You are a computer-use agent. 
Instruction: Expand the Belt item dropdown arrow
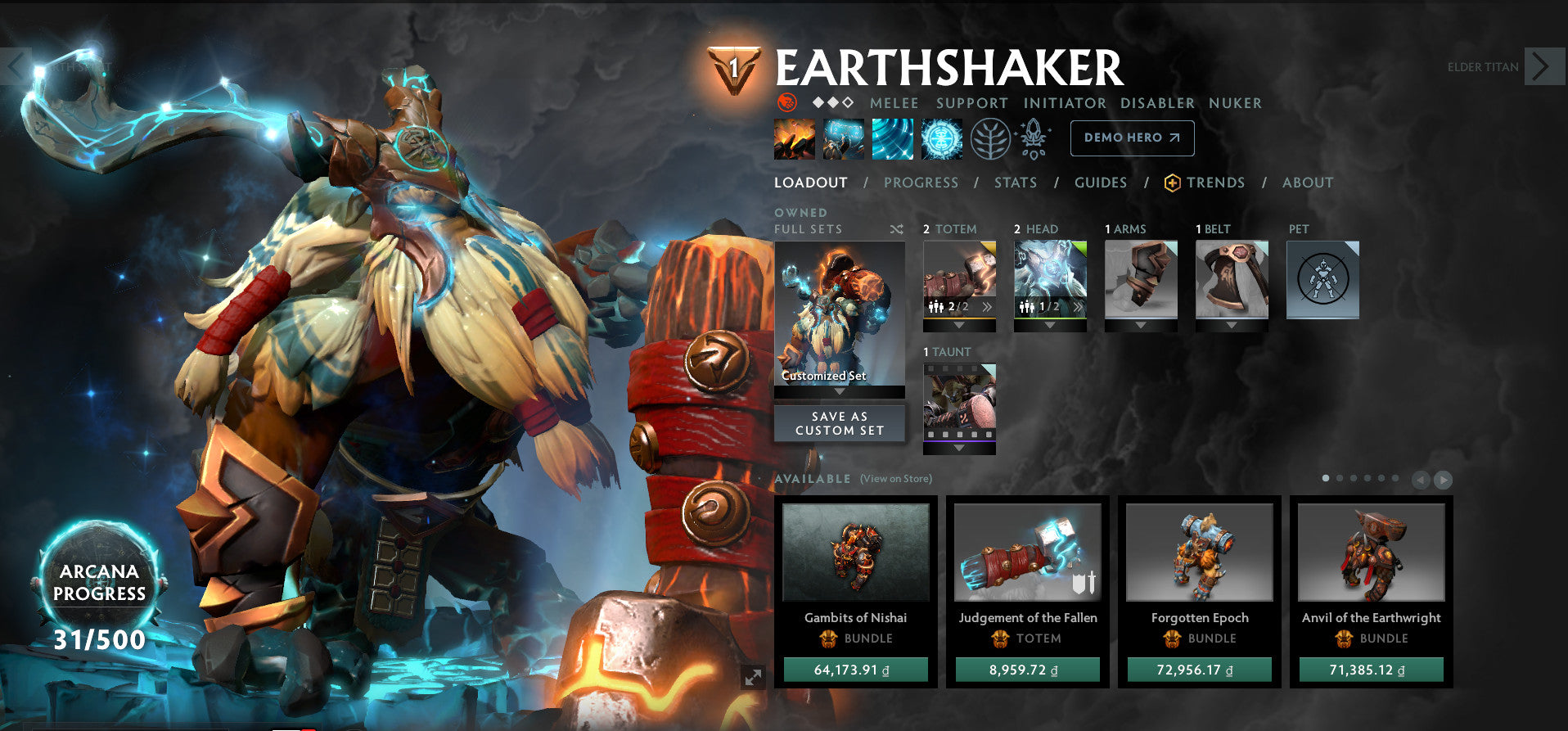pos(1231,324)
